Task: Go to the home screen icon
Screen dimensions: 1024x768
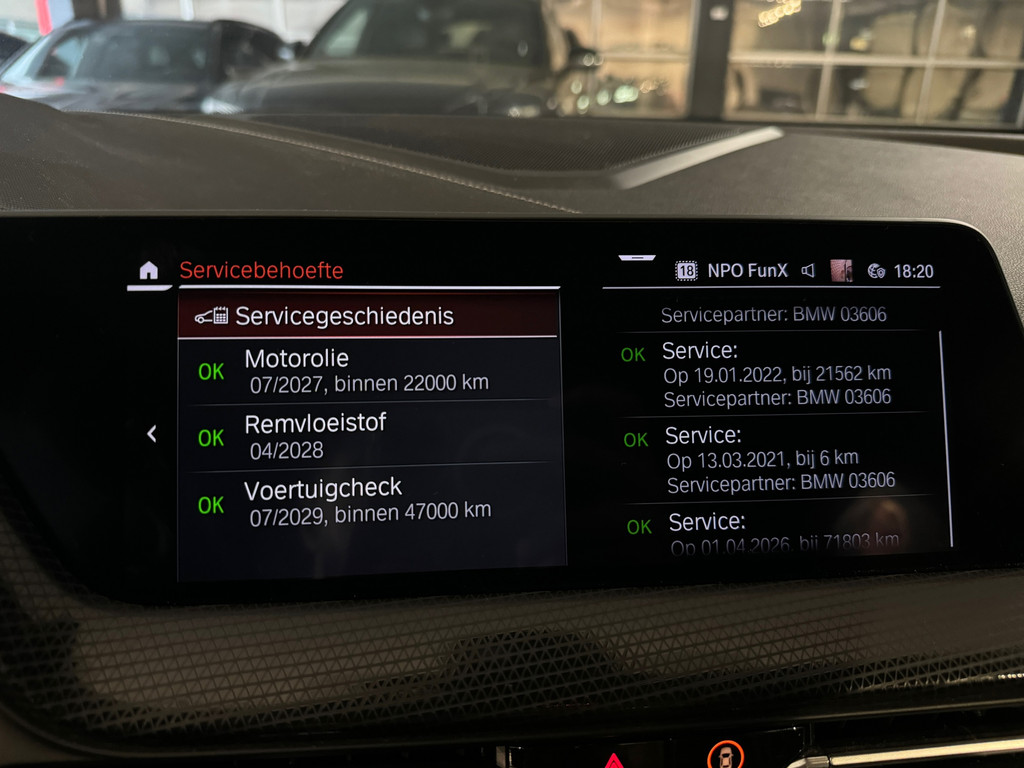Action: coord(148,271)
